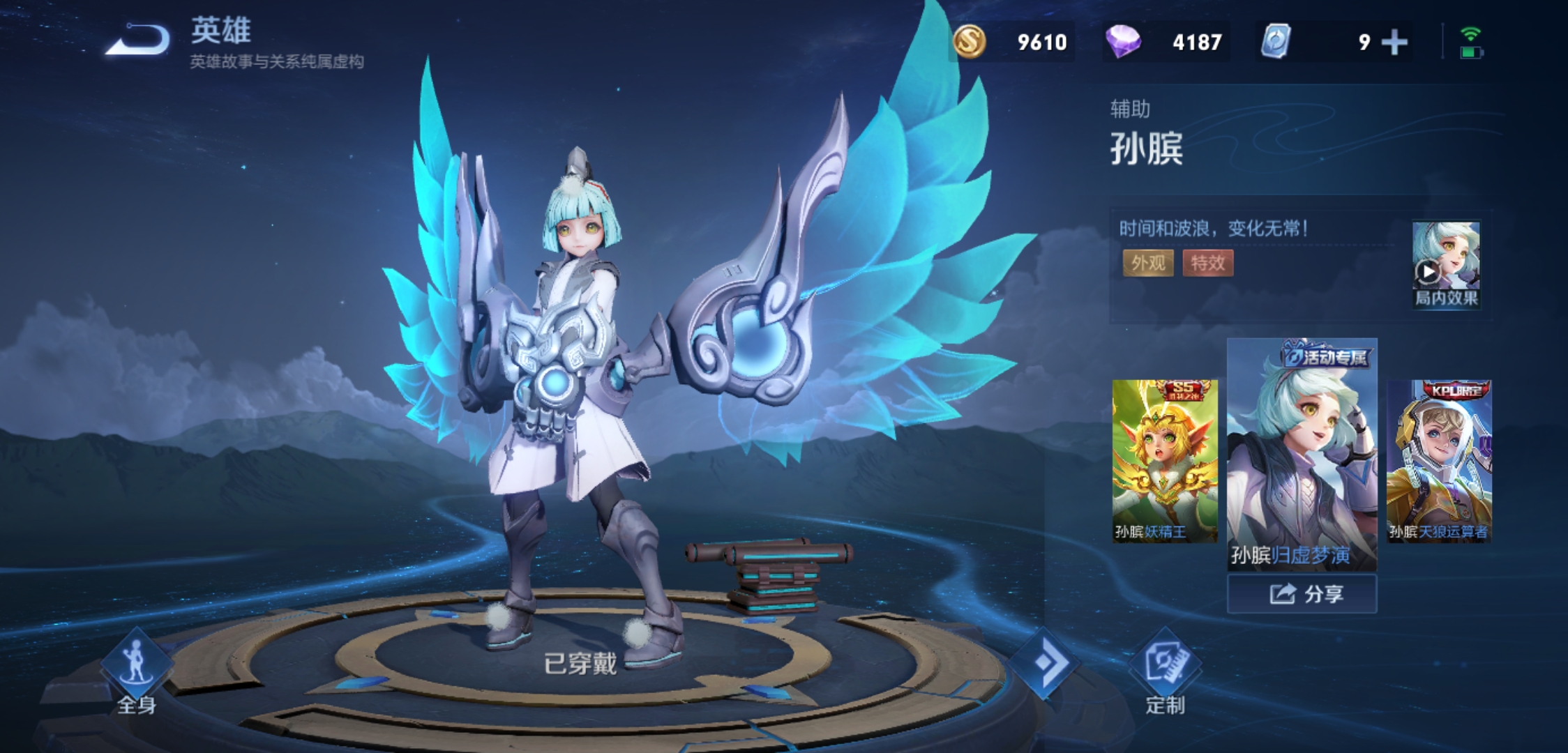Click the plus to add skin tickets
The image size is (1568, 753).
[x=1394, y=43]
